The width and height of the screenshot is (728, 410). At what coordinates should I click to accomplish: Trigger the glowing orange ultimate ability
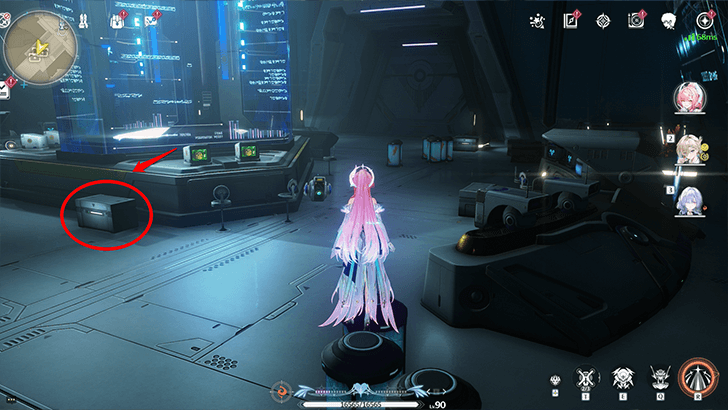(x=697, y=377)
